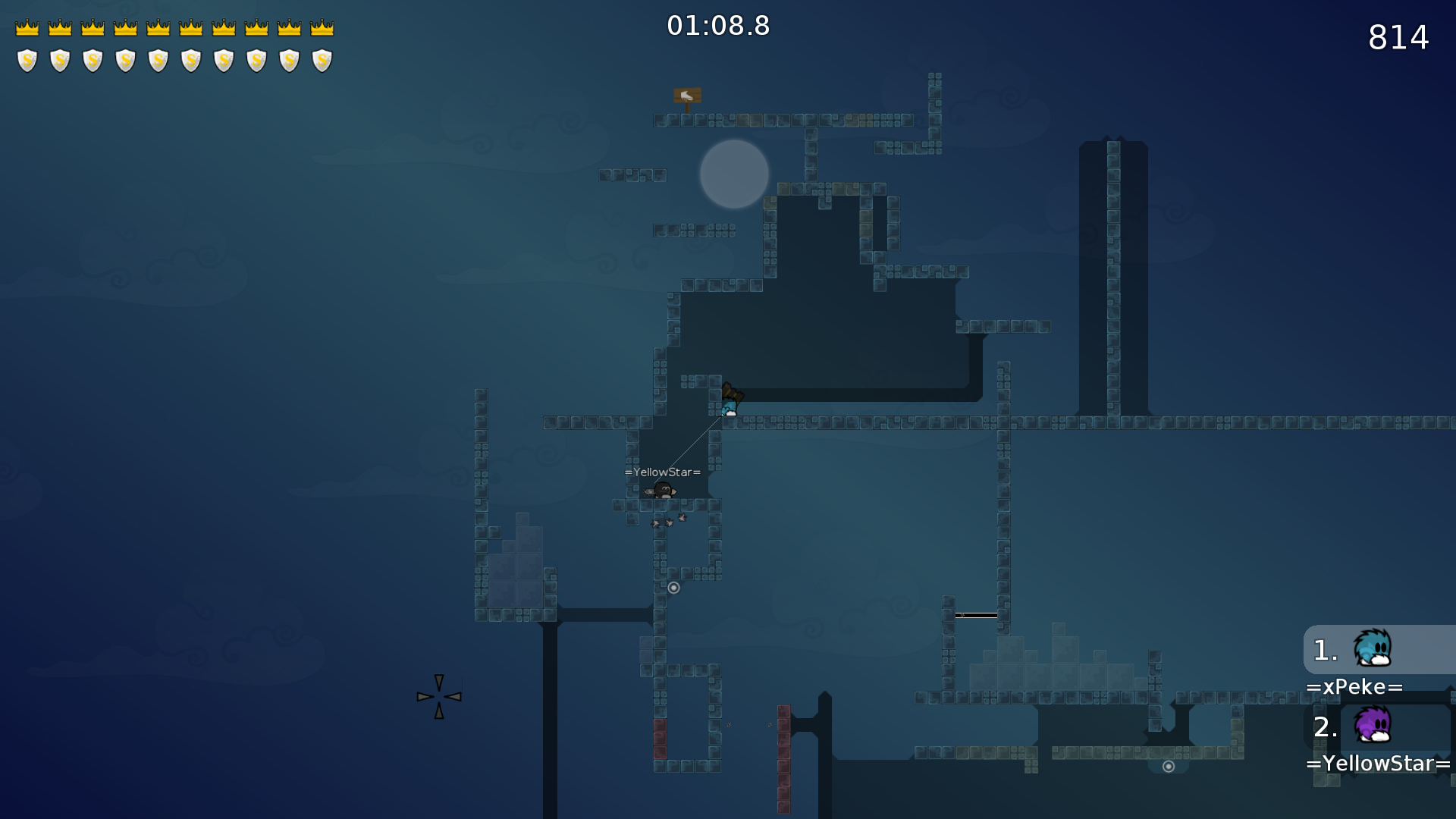Click the race timer showing 01:08.8
This screenshot has width=1456, height=819.
pos(718,25)
